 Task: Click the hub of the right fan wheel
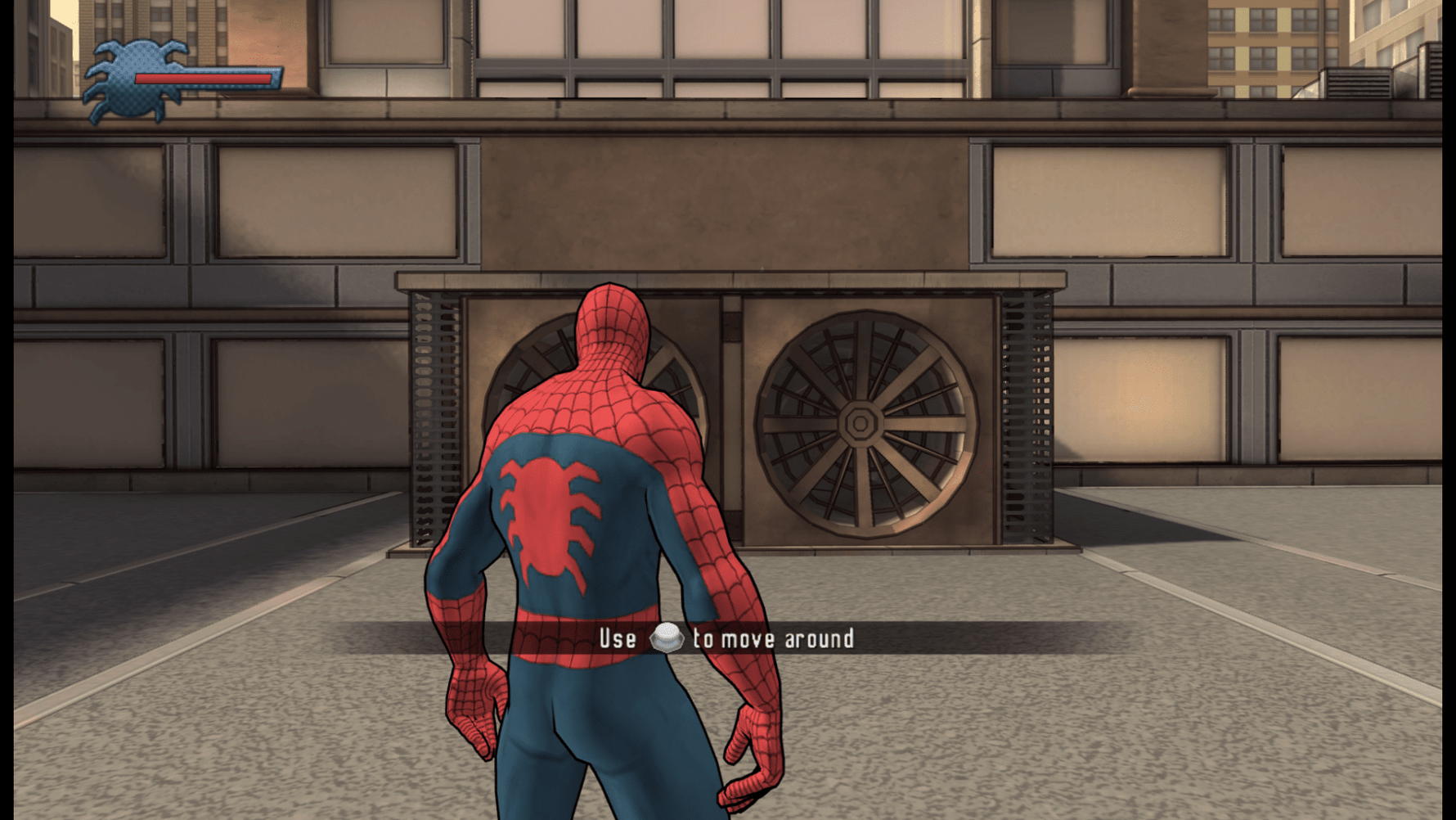[x=860, y=425]
